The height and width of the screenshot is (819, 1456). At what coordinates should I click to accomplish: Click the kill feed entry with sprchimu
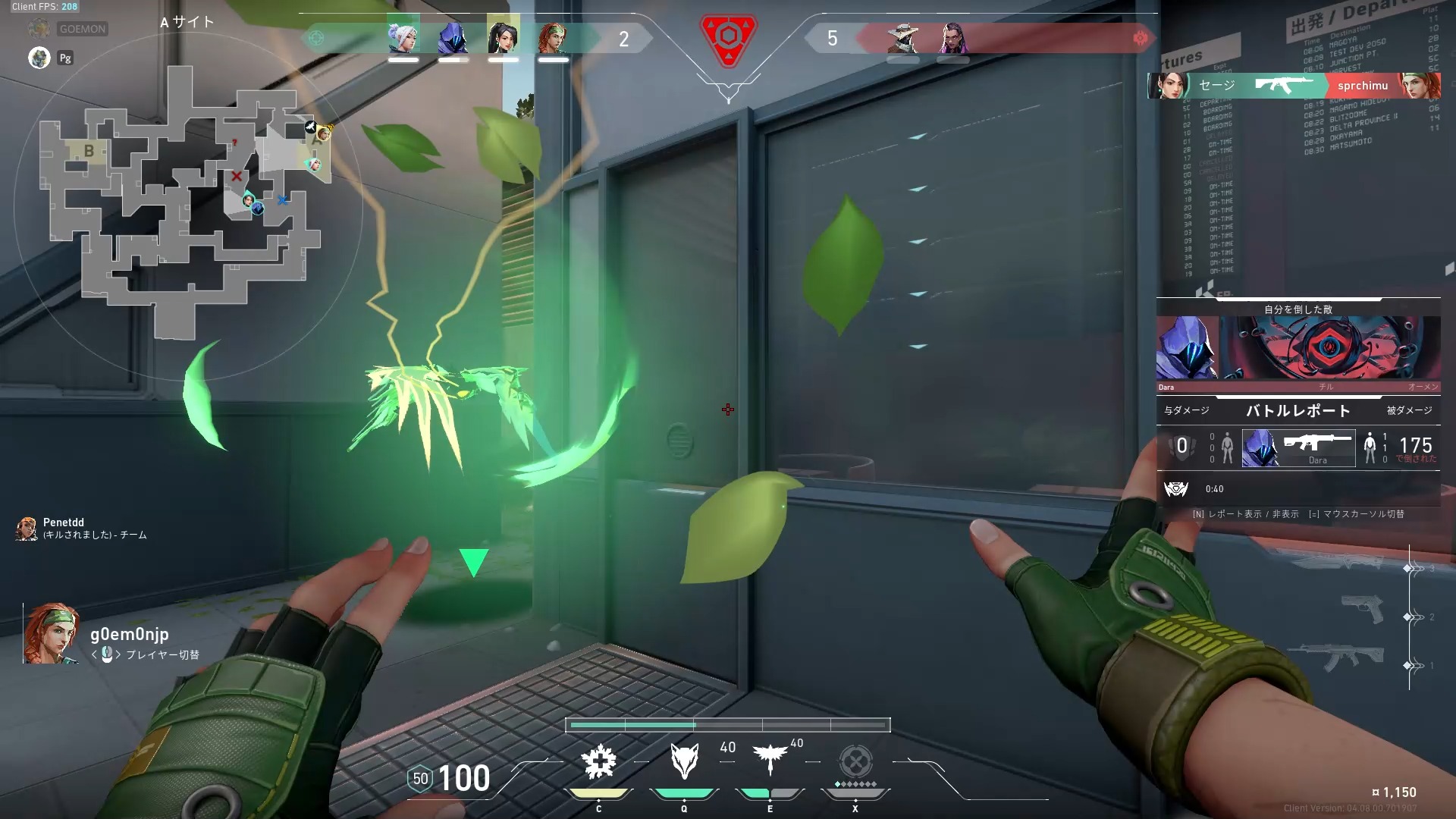click(x=1294, y=86)
